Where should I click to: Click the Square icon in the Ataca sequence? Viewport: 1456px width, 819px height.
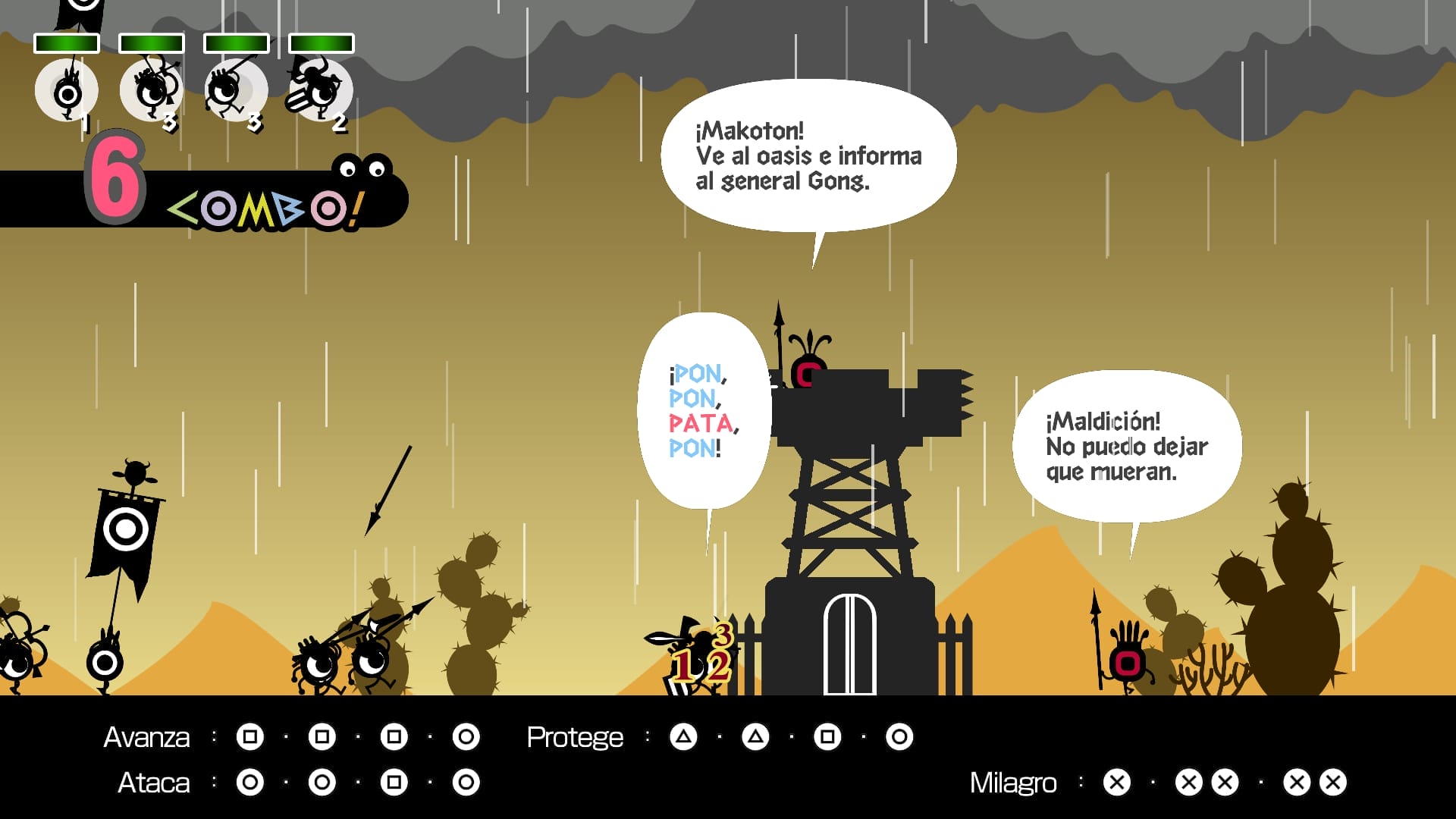pos(394,783)
